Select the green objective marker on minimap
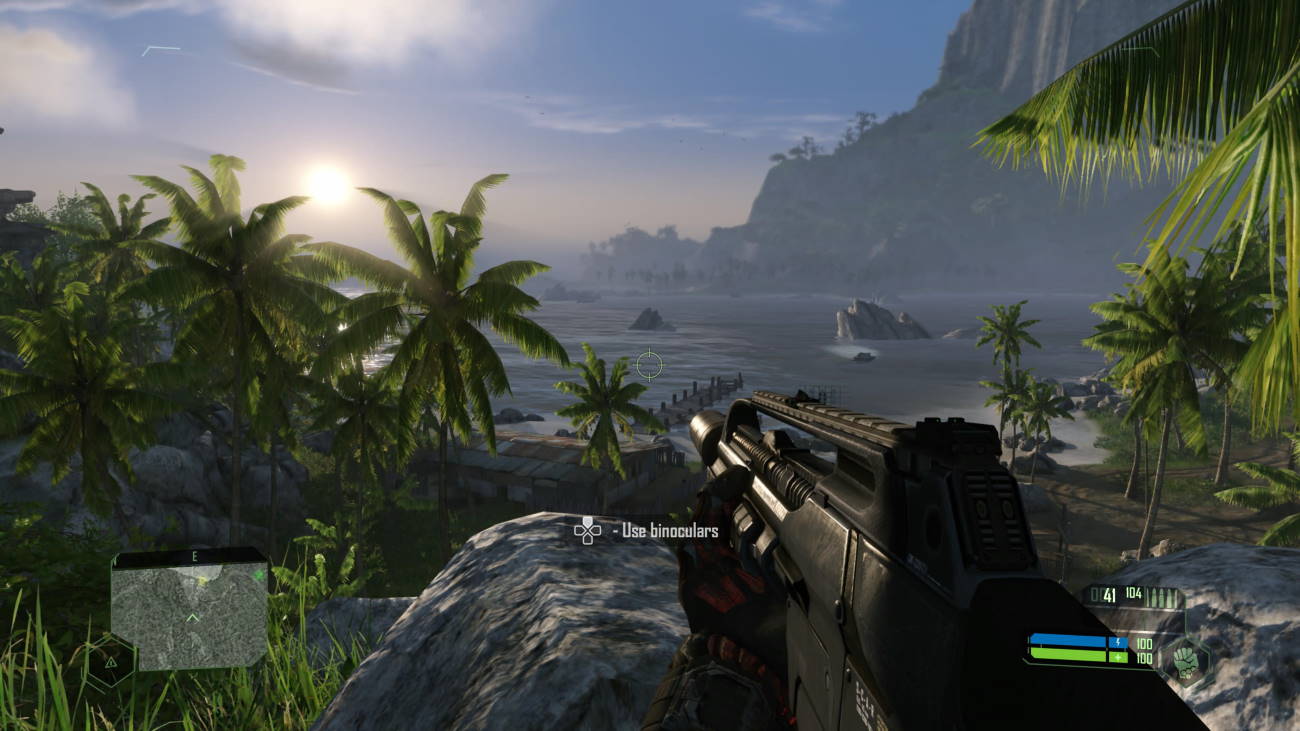This screenshot has width=1300, height=731. (x=259, y=575)
